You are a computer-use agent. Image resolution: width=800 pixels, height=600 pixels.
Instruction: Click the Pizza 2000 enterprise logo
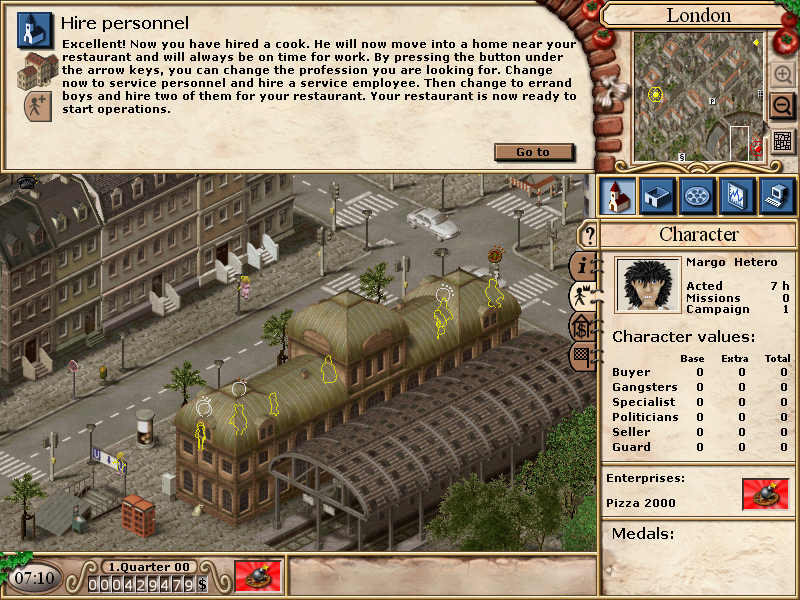765,494
